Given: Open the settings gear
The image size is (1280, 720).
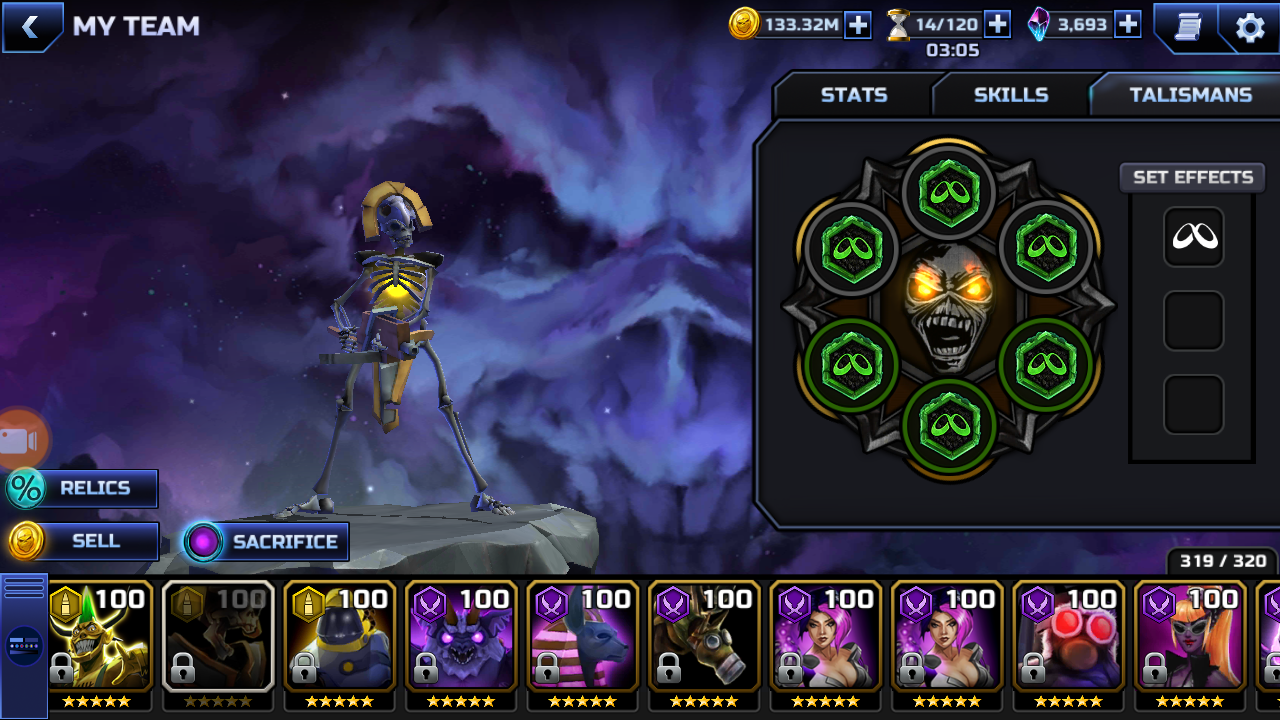Looking at the screenshot, I should (x=1250, y=27).
